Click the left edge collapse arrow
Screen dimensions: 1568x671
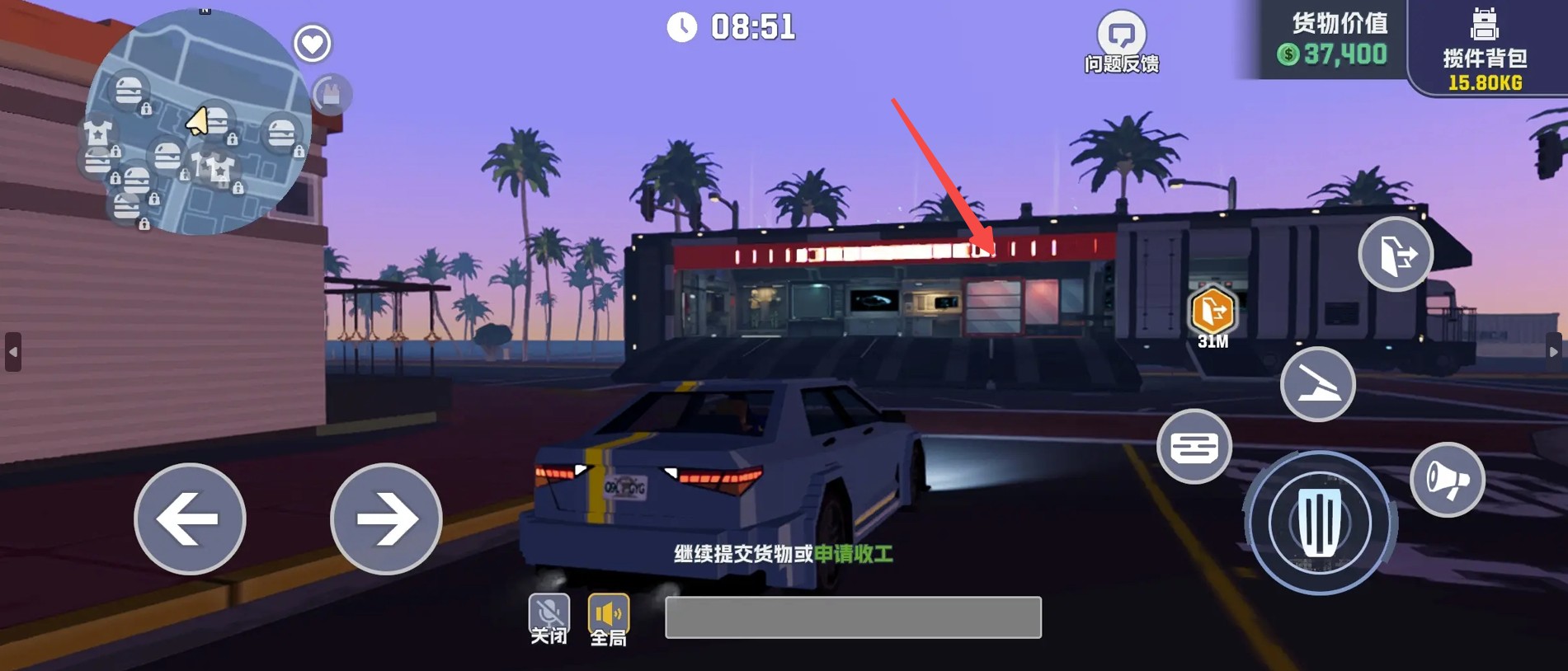click(13, 352)
